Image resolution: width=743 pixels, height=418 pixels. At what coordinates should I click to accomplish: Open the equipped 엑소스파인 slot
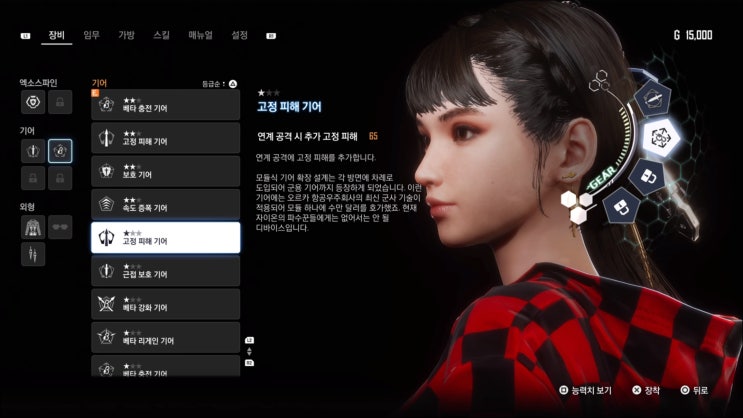click(x=33, y=102)
